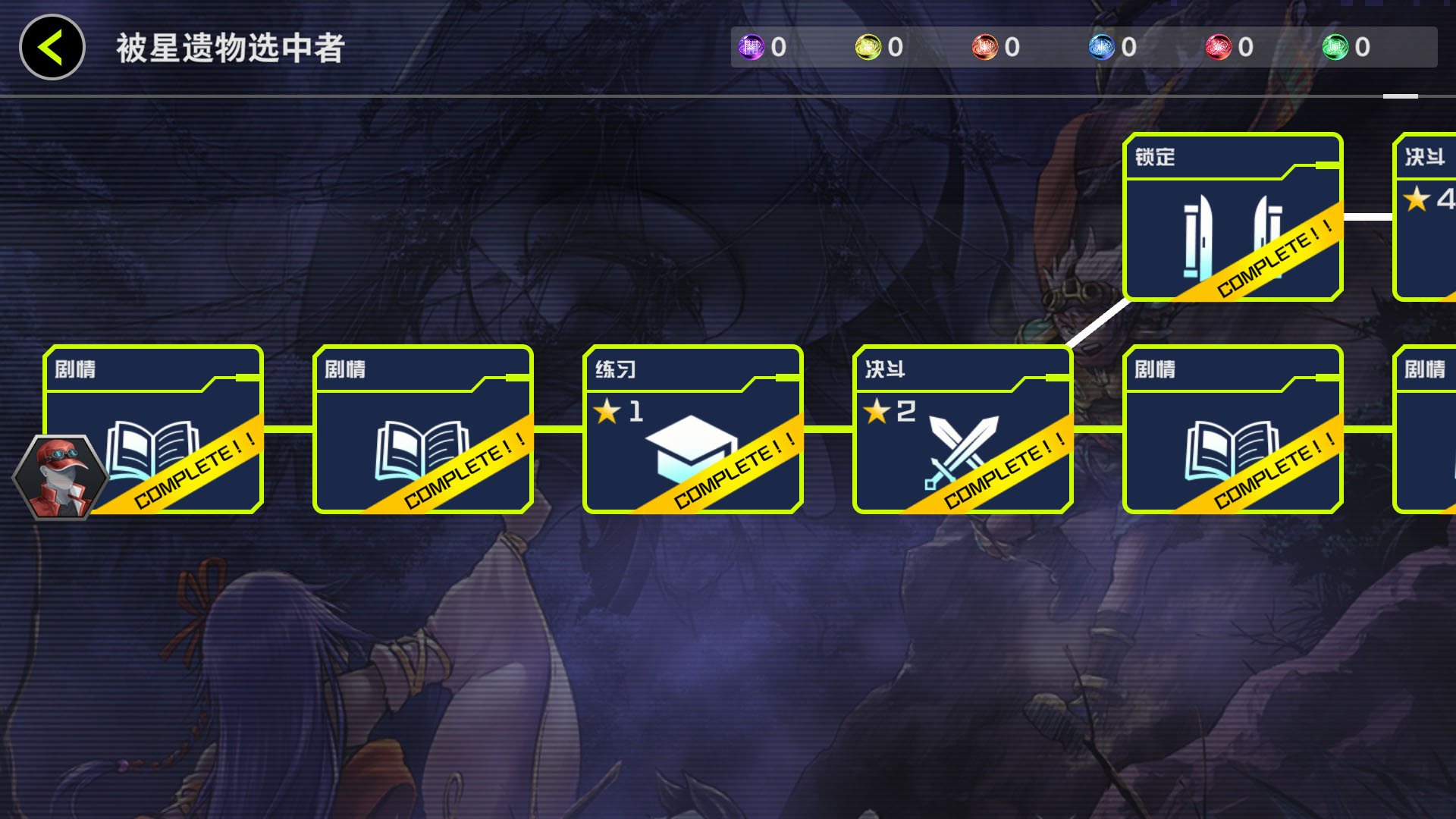Select the 决斗 duel node rated two stars
Image resolution: width=1456 pixels, height=819 pixels.
(x=962, y=430)
